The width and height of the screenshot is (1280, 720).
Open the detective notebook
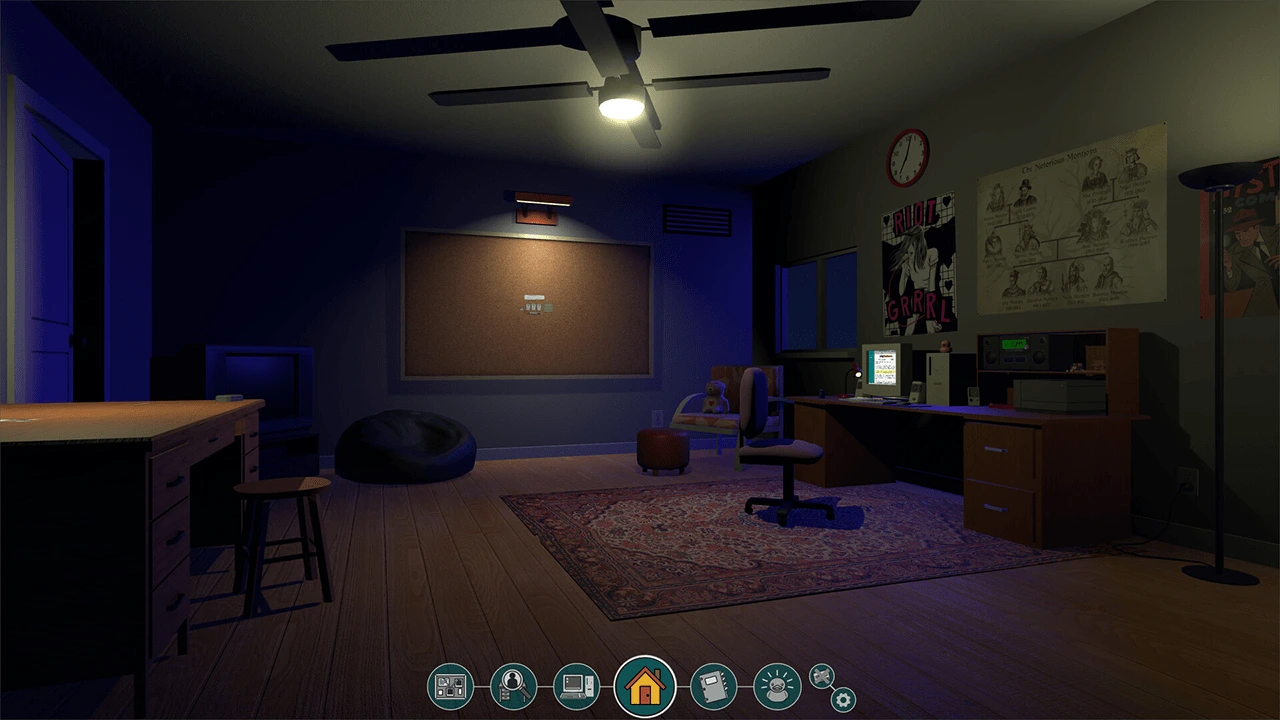(713, 686)
